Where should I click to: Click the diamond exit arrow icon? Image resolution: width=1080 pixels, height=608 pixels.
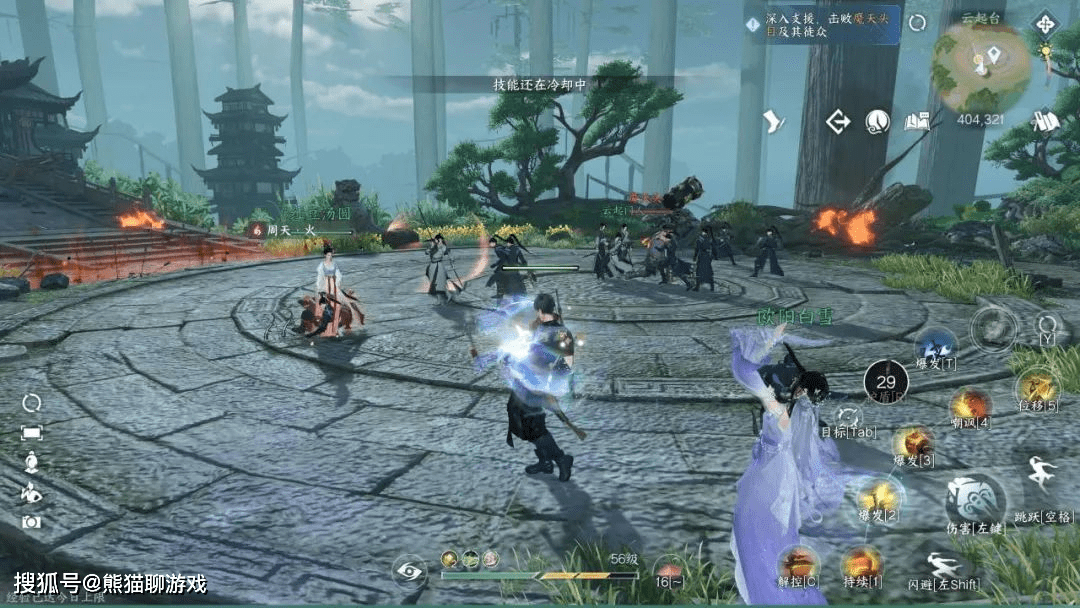click(x=837, y=122)
